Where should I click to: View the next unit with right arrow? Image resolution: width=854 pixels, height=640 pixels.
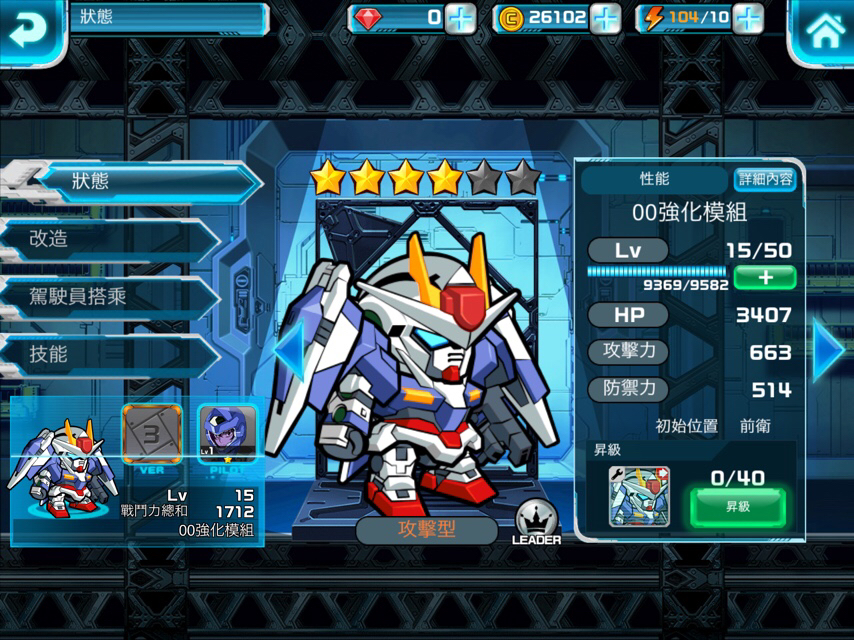click(x=829, y=350)
